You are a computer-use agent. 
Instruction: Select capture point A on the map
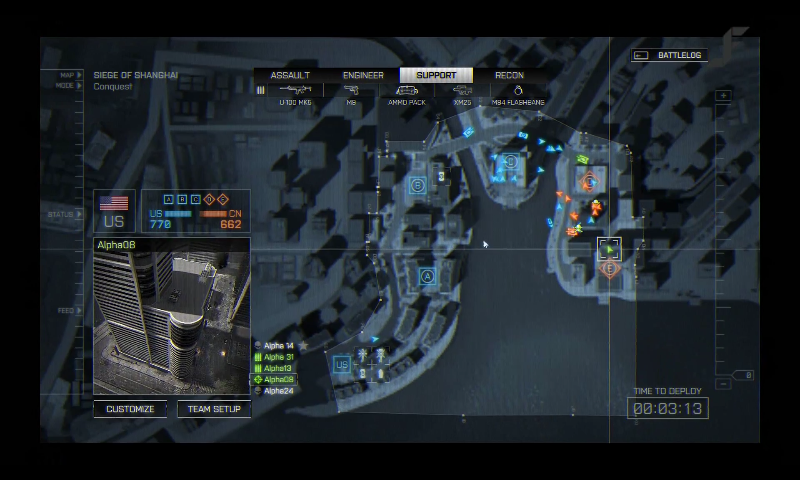pyautogui.click(x=427, y=276)
